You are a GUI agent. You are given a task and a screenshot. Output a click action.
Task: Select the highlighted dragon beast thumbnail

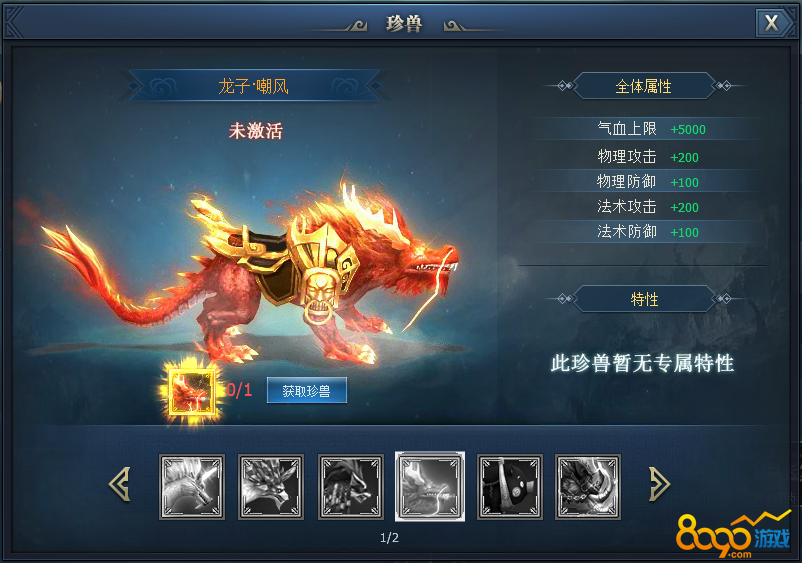point(430,487)
